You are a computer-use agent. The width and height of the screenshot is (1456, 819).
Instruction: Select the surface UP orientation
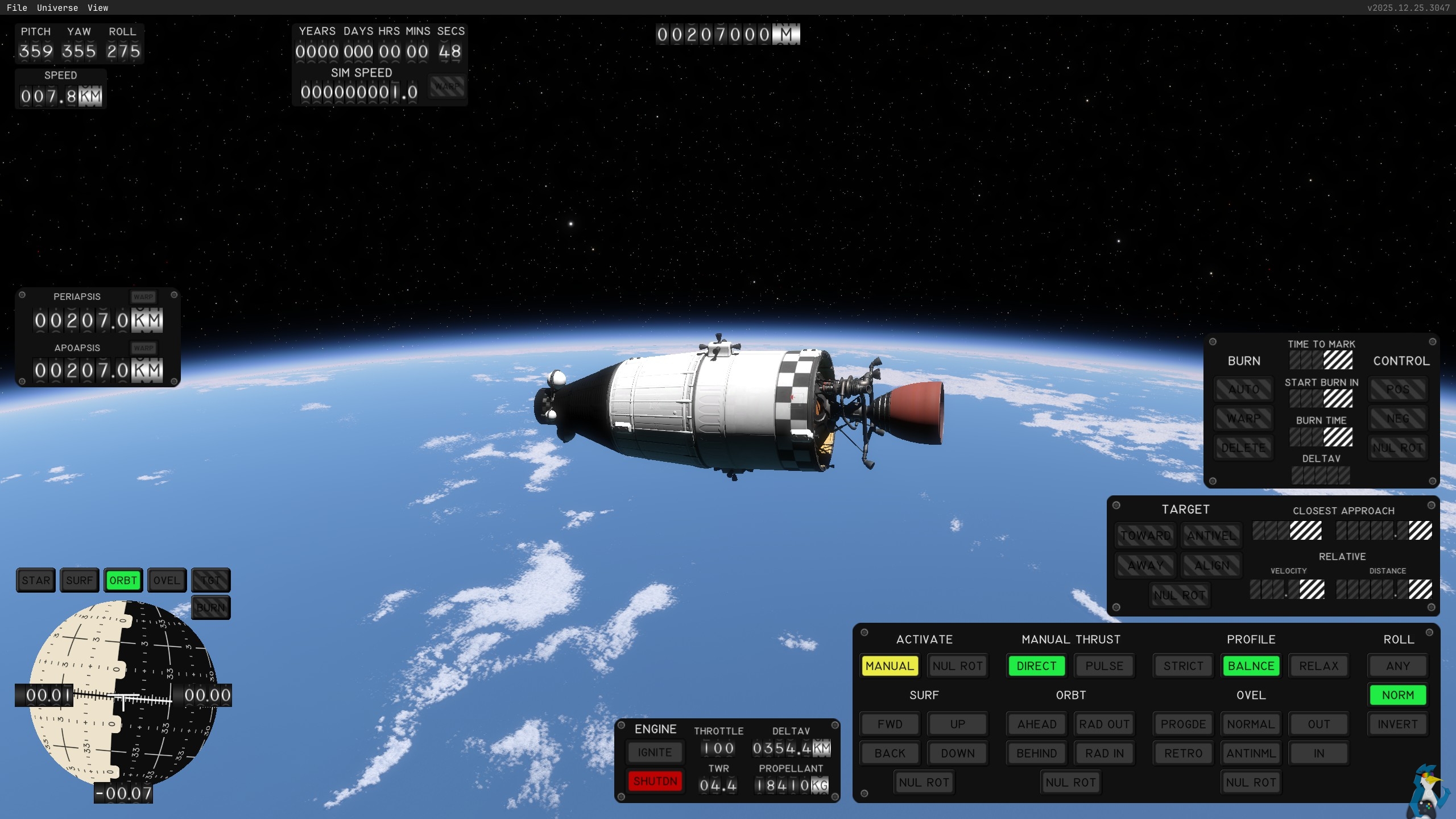point(958,725)
